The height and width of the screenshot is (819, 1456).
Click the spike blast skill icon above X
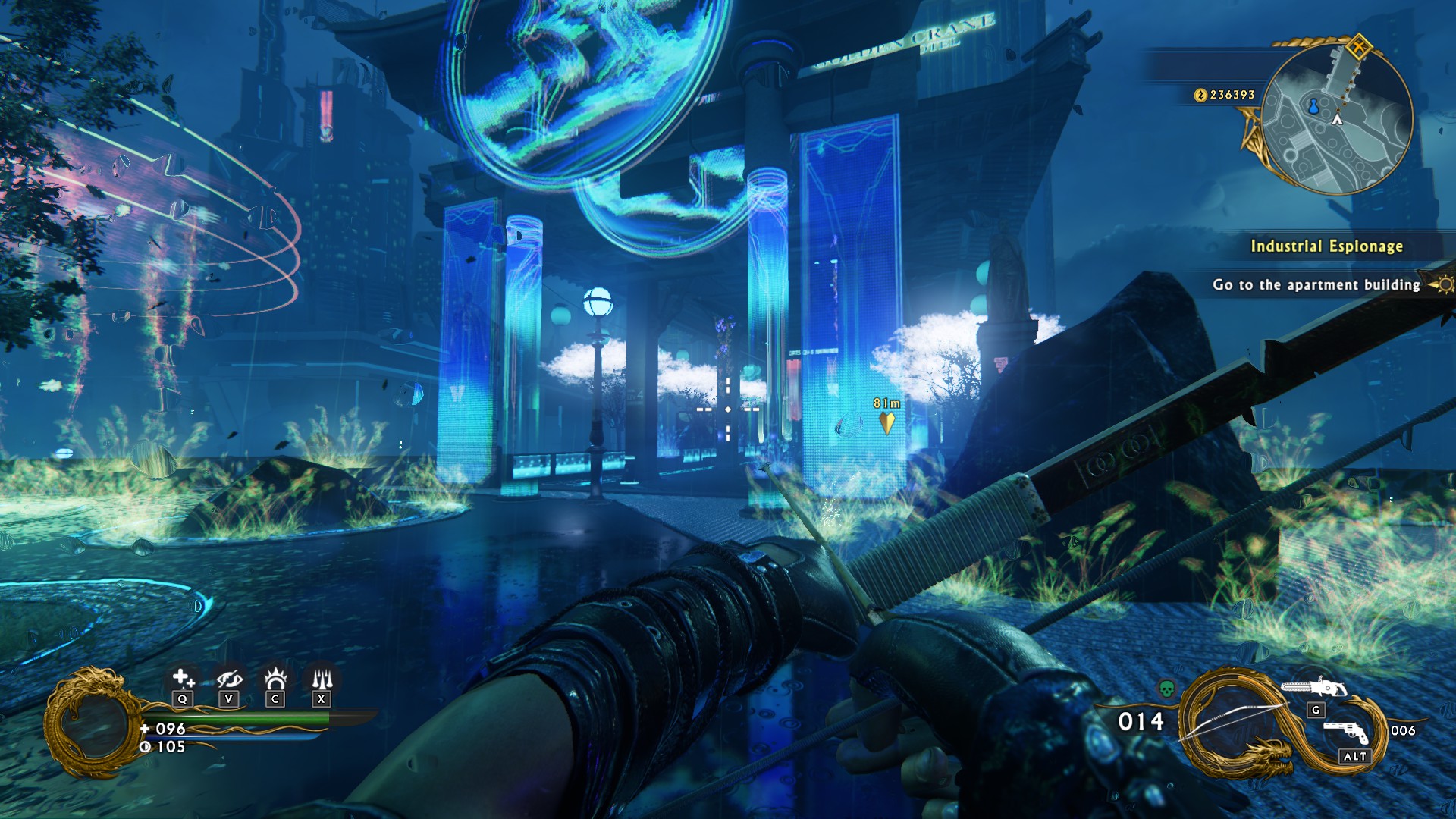[x=322, y=677]
